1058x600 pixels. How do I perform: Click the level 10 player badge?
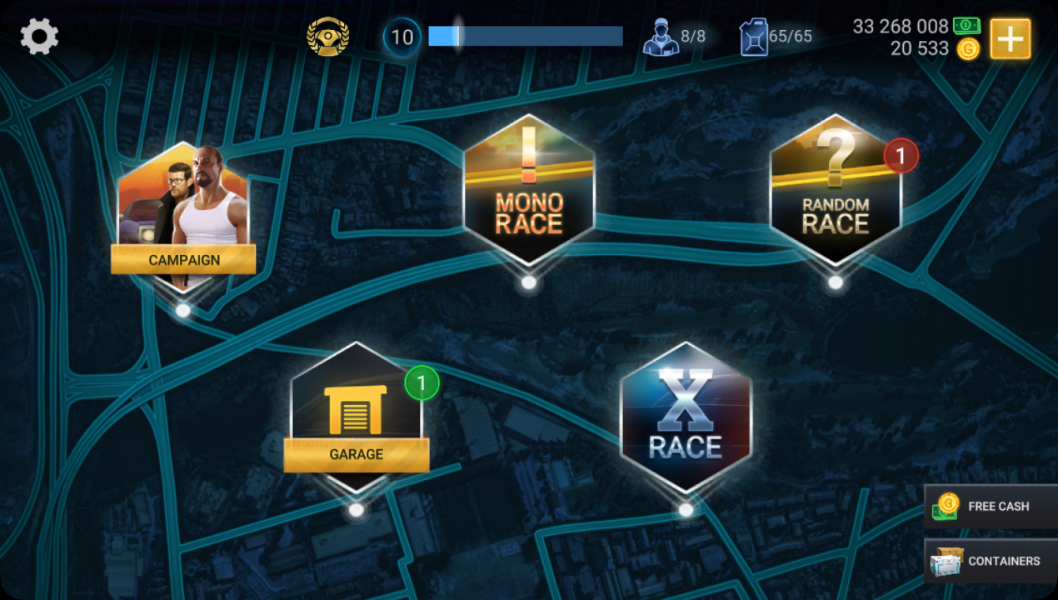point(401,38)
